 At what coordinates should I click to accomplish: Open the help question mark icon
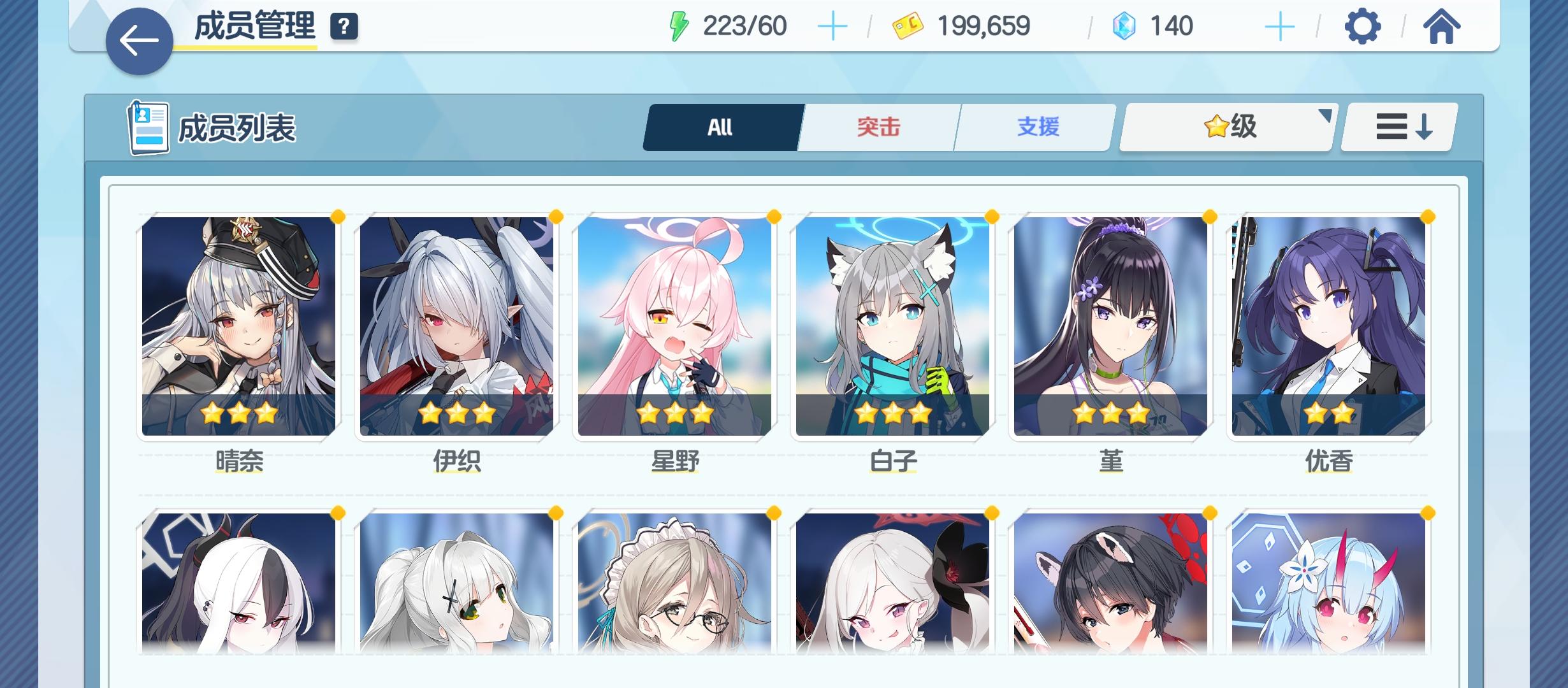(x=344, y=27)
